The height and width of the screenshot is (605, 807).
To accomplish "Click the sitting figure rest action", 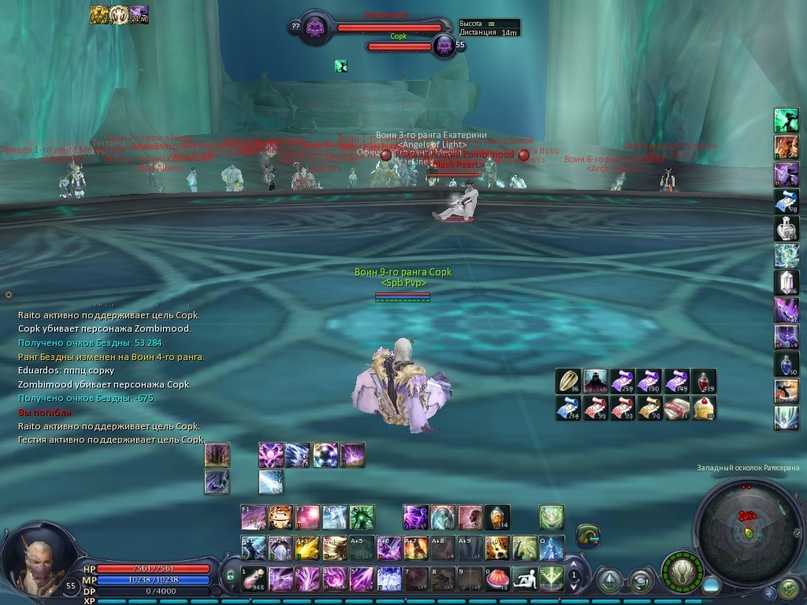I will point(523,578).
